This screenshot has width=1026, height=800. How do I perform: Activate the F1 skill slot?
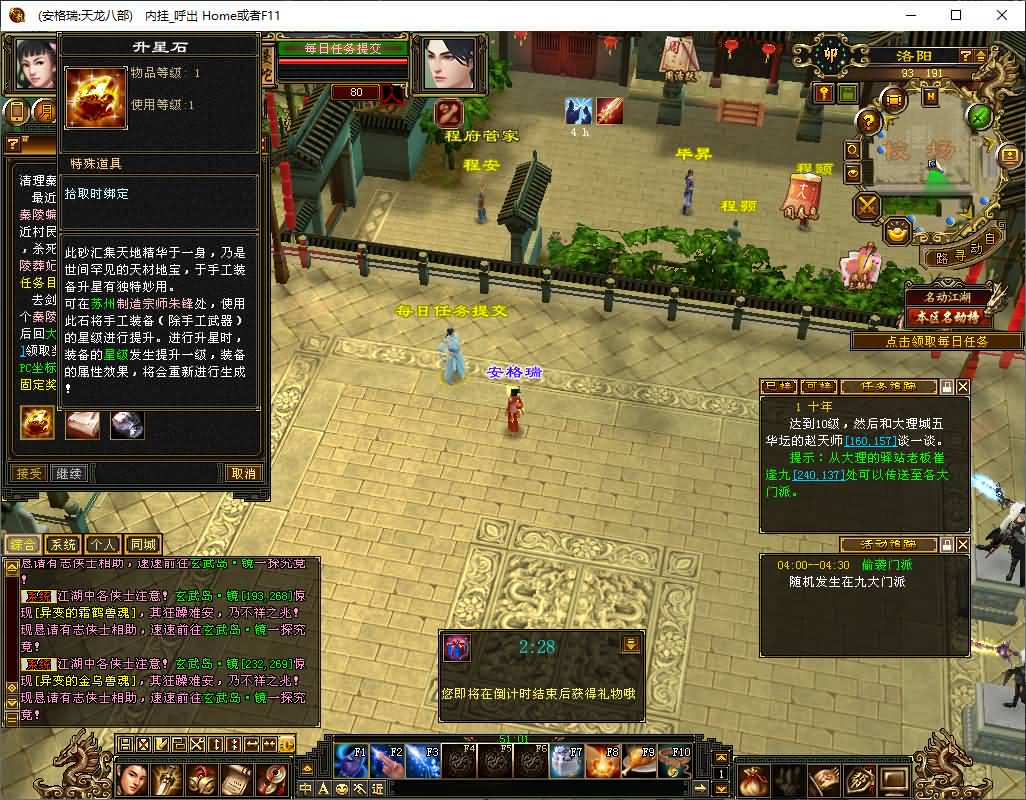(351, 762)
